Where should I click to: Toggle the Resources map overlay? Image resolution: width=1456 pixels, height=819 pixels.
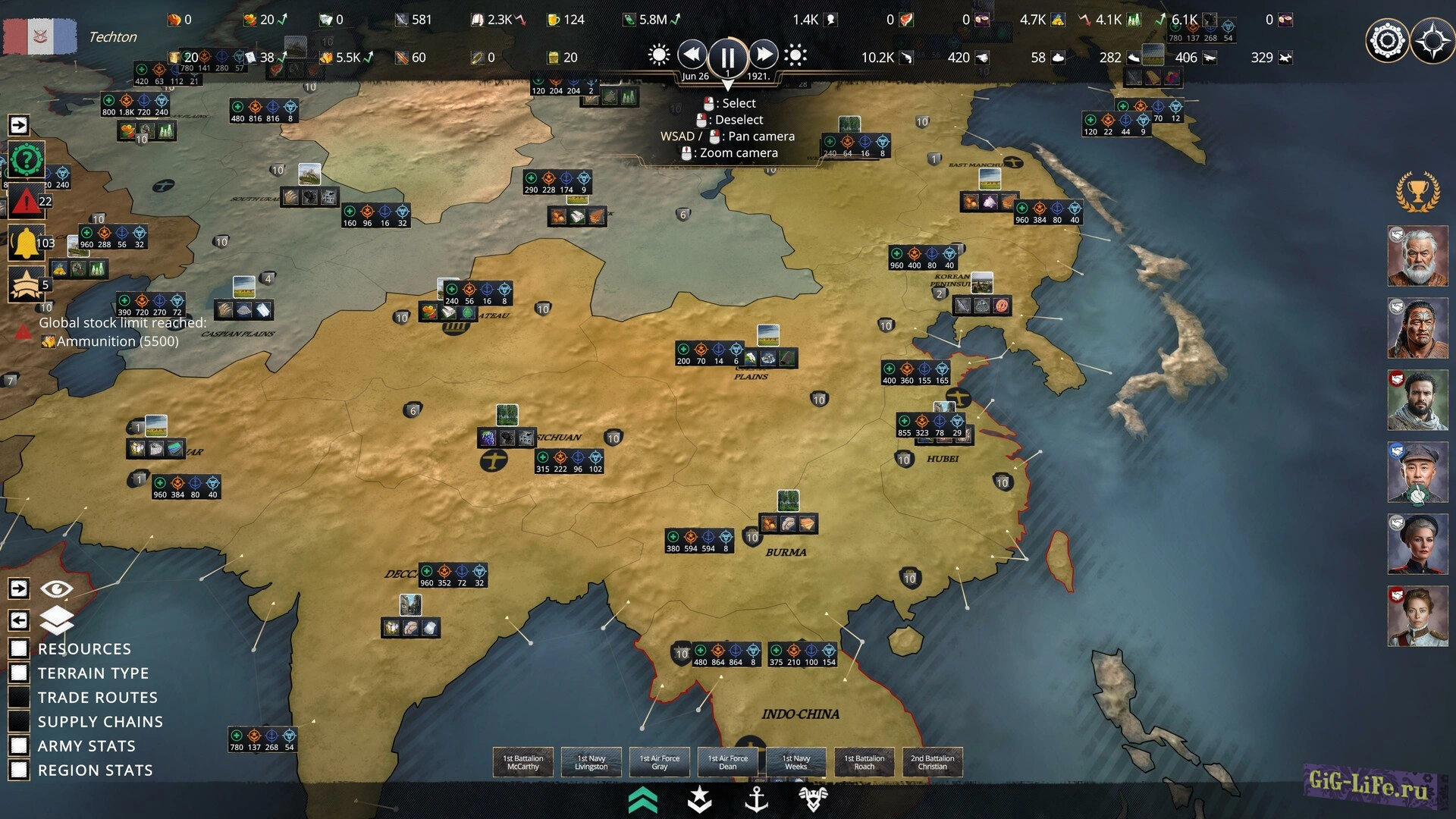(x=19, y=648)
